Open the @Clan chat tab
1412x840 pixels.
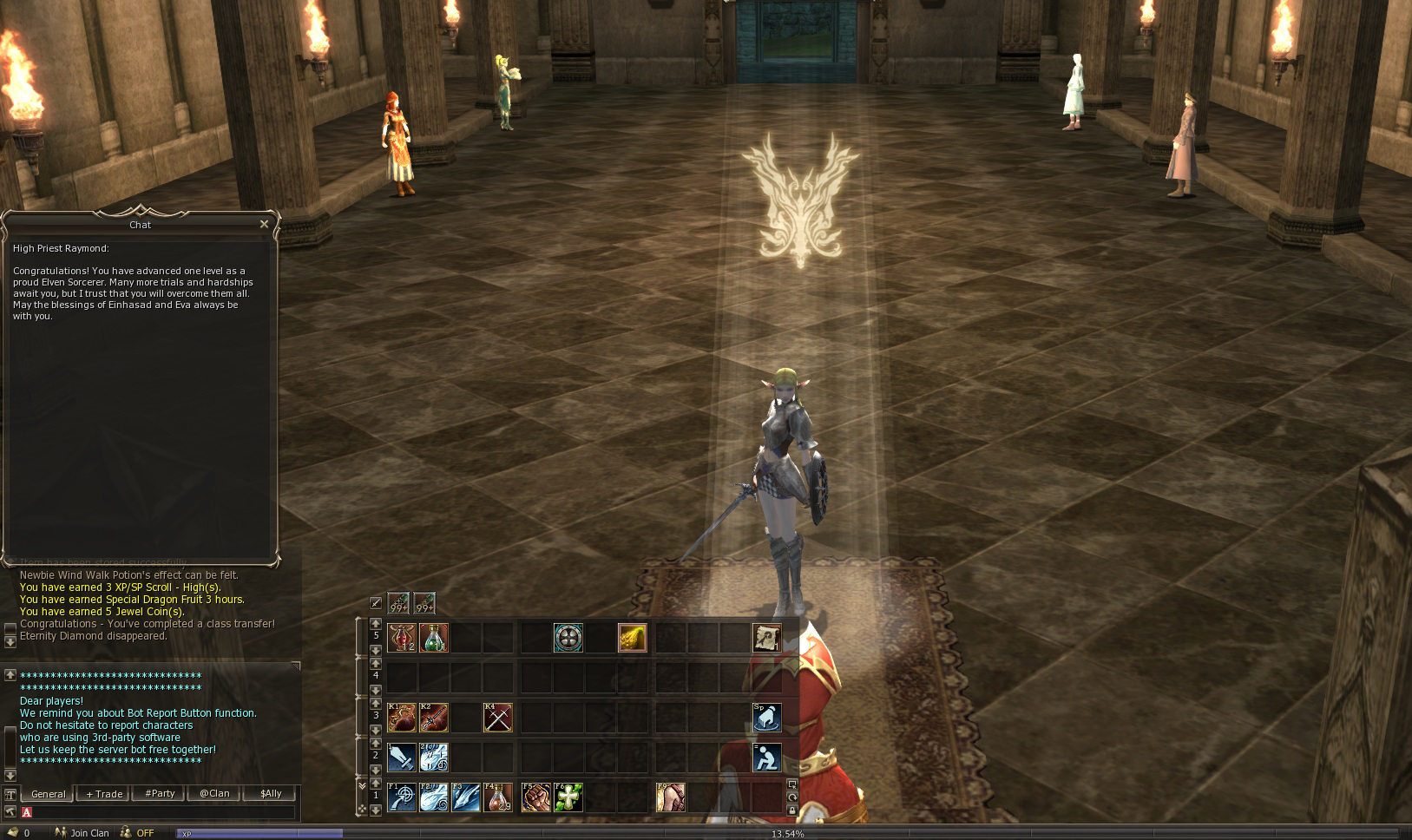click(213, 793)
